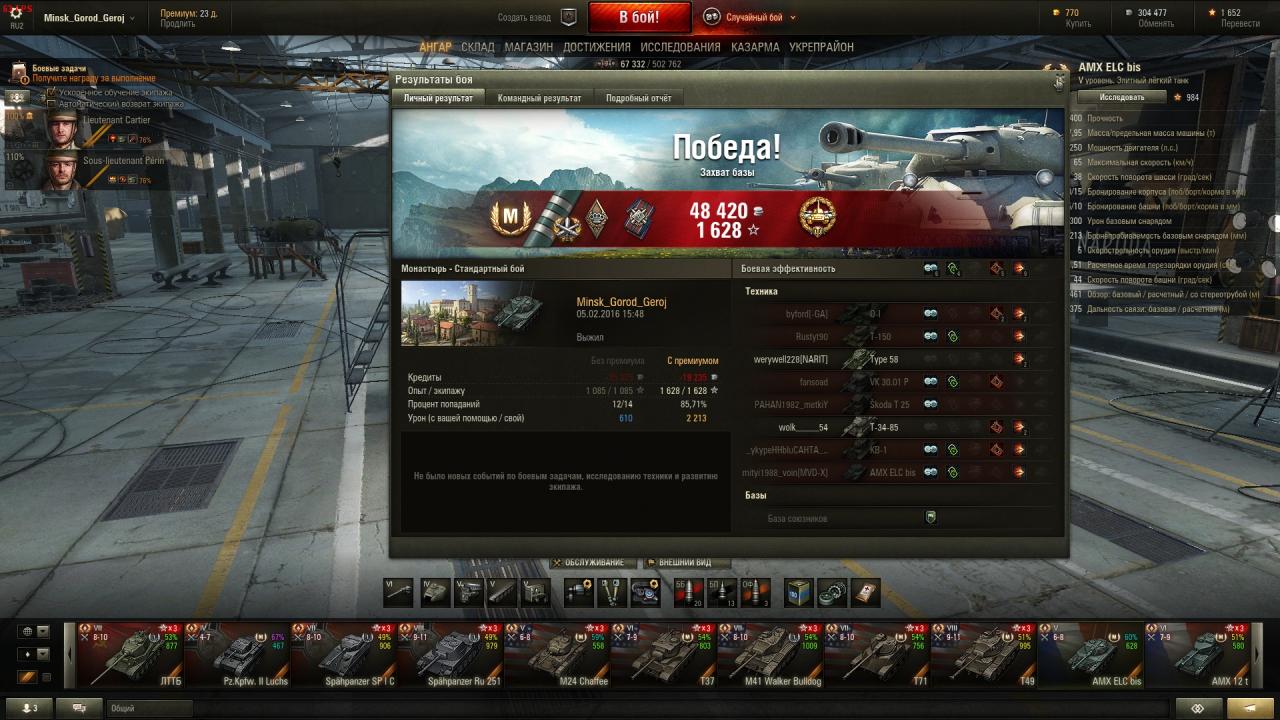
Task: Open the «КАЗАРМА» barracks
Action: click(755, 47)
